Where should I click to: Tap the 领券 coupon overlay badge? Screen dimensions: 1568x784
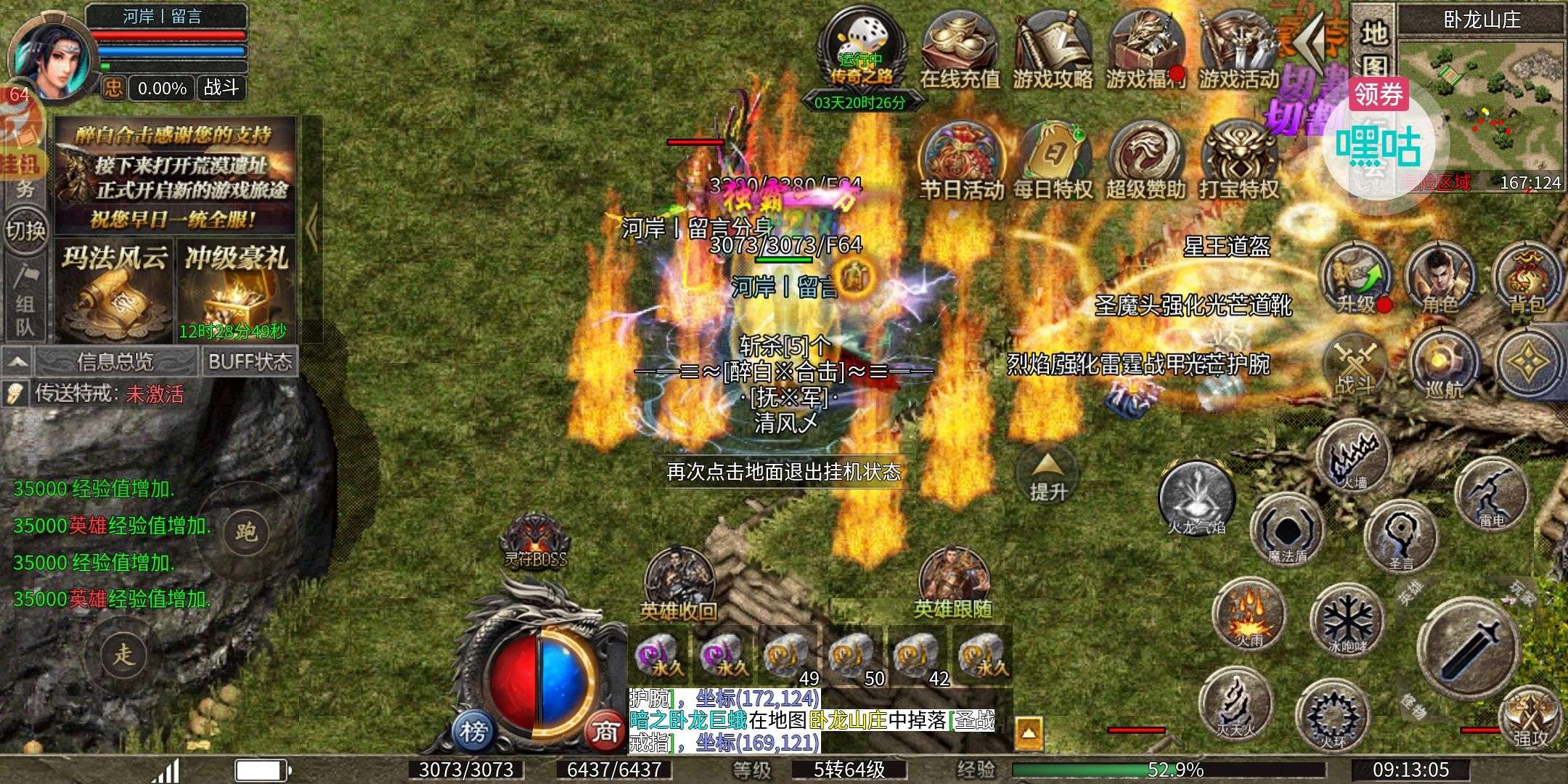click(1378, 94)
